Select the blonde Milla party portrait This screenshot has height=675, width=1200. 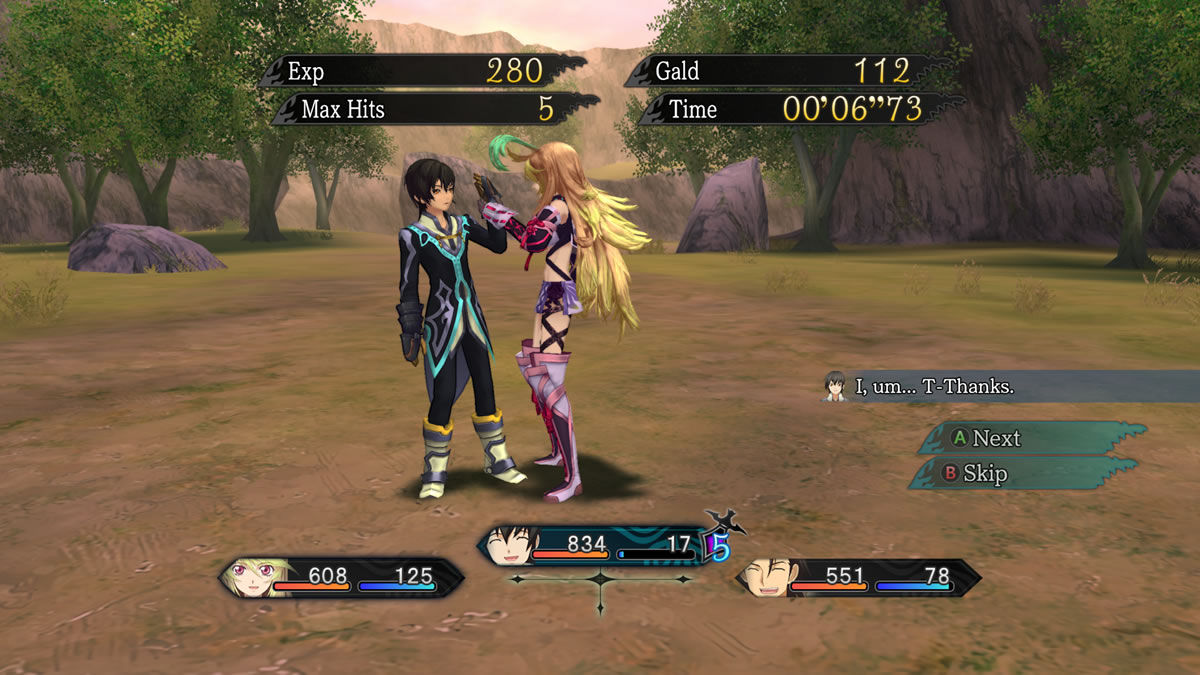tap(250, 577)
